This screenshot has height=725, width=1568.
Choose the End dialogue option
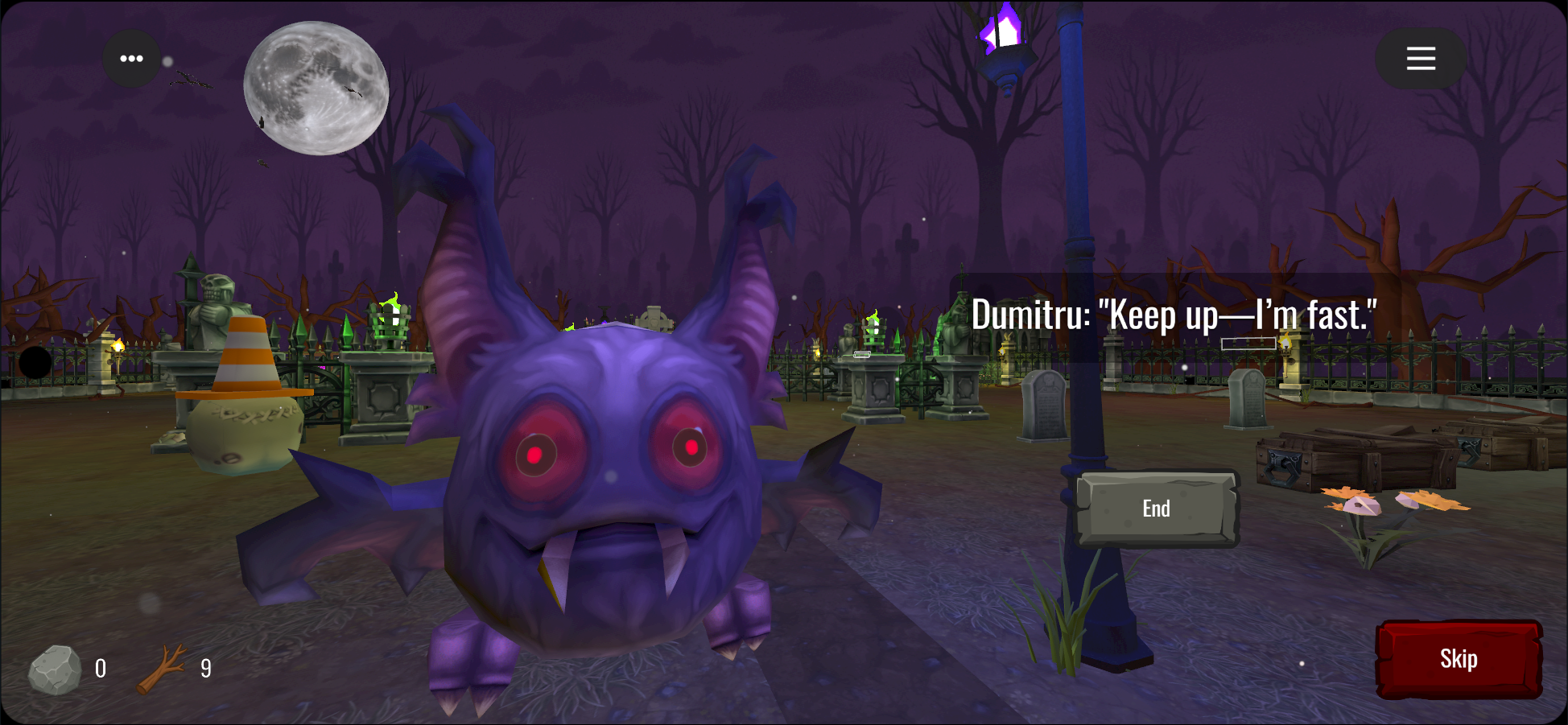pos(1157,509)
